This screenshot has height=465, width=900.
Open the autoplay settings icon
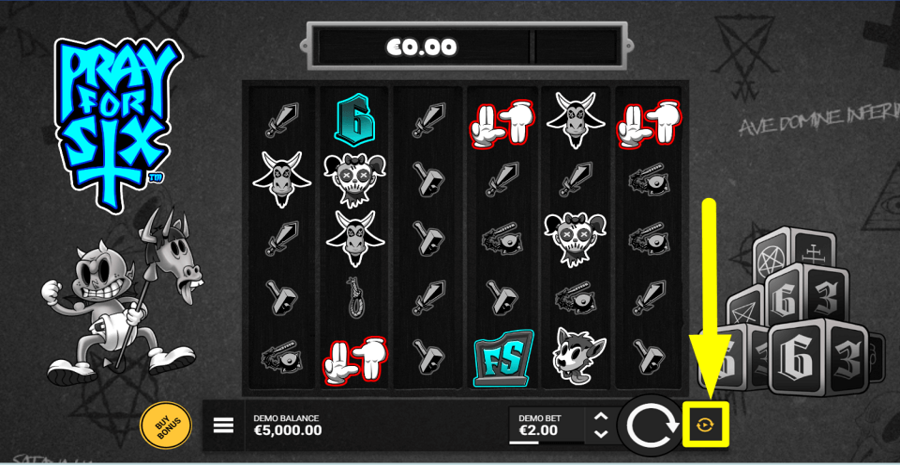(x=704, y=425)
